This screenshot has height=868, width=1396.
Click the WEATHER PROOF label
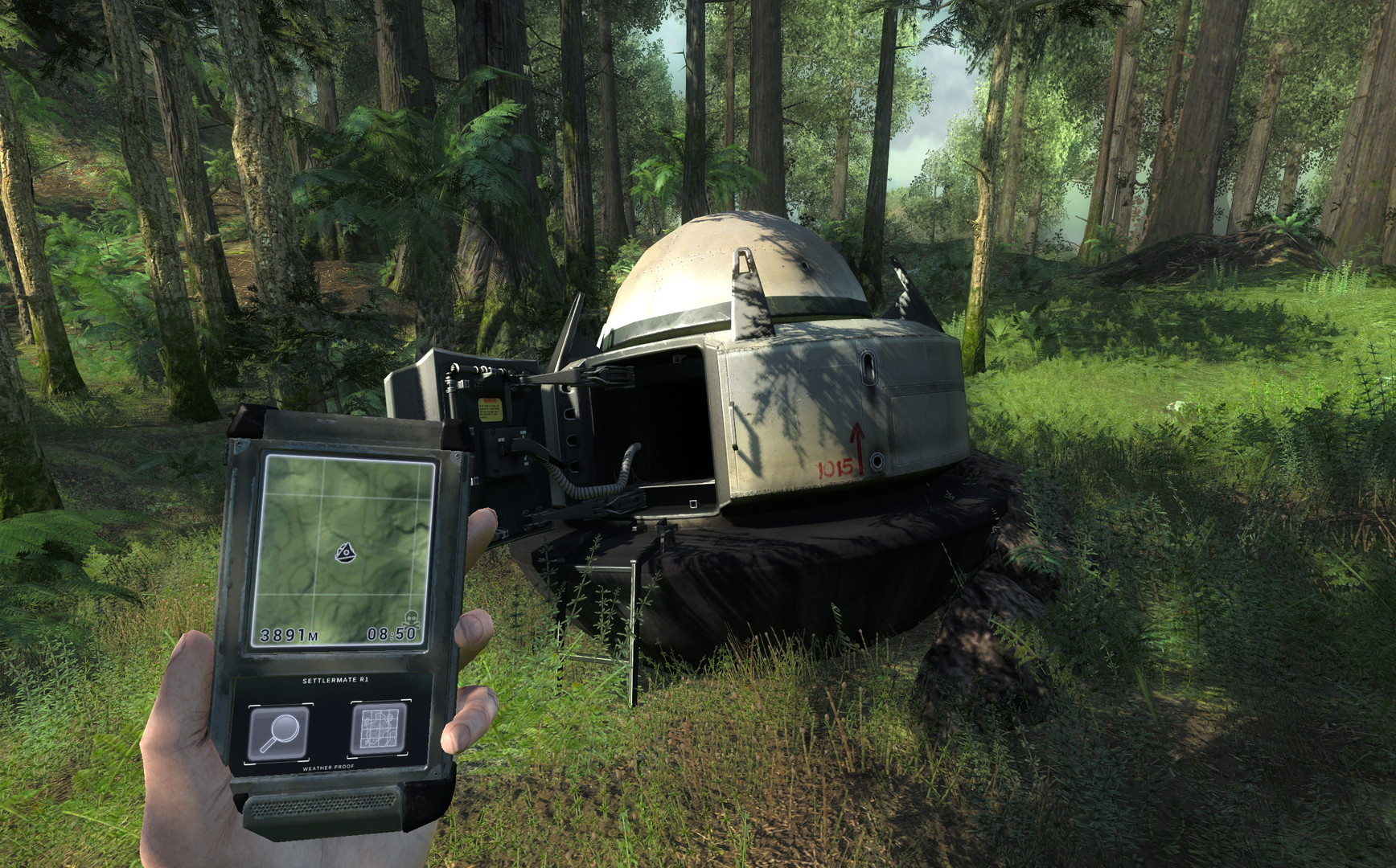click(327, 766)
